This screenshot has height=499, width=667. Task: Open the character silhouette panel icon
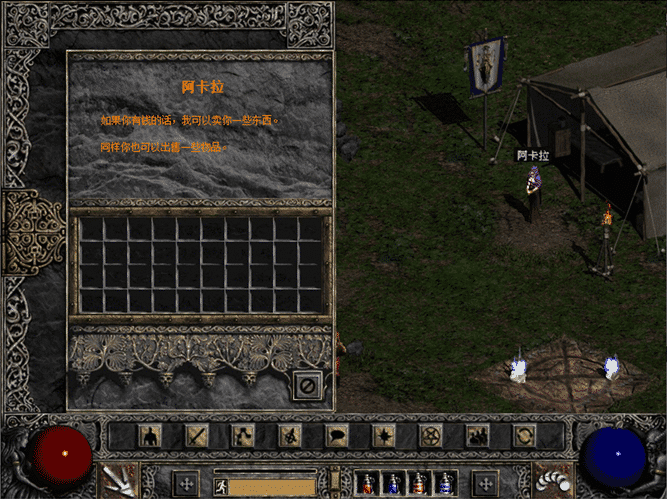click(x=149, y=436)
